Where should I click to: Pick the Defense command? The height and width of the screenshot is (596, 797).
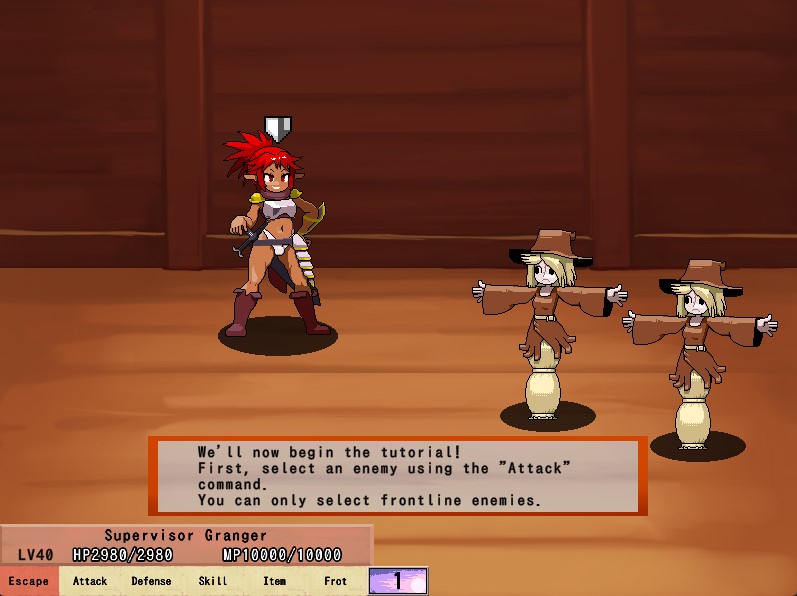(x=151, y=581)
